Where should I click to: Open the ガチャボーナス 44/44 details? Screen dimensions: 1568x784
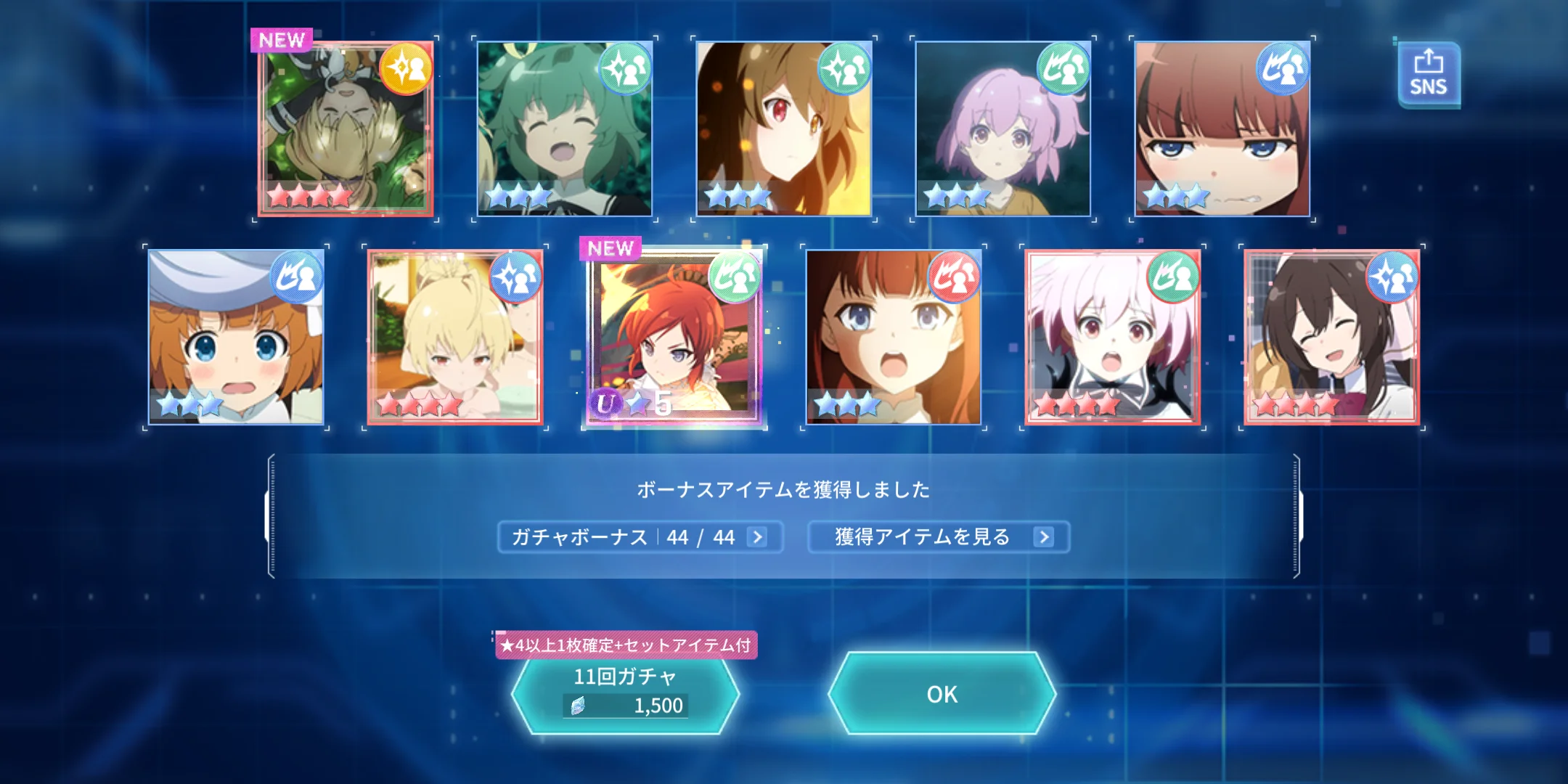coord(640,537)
